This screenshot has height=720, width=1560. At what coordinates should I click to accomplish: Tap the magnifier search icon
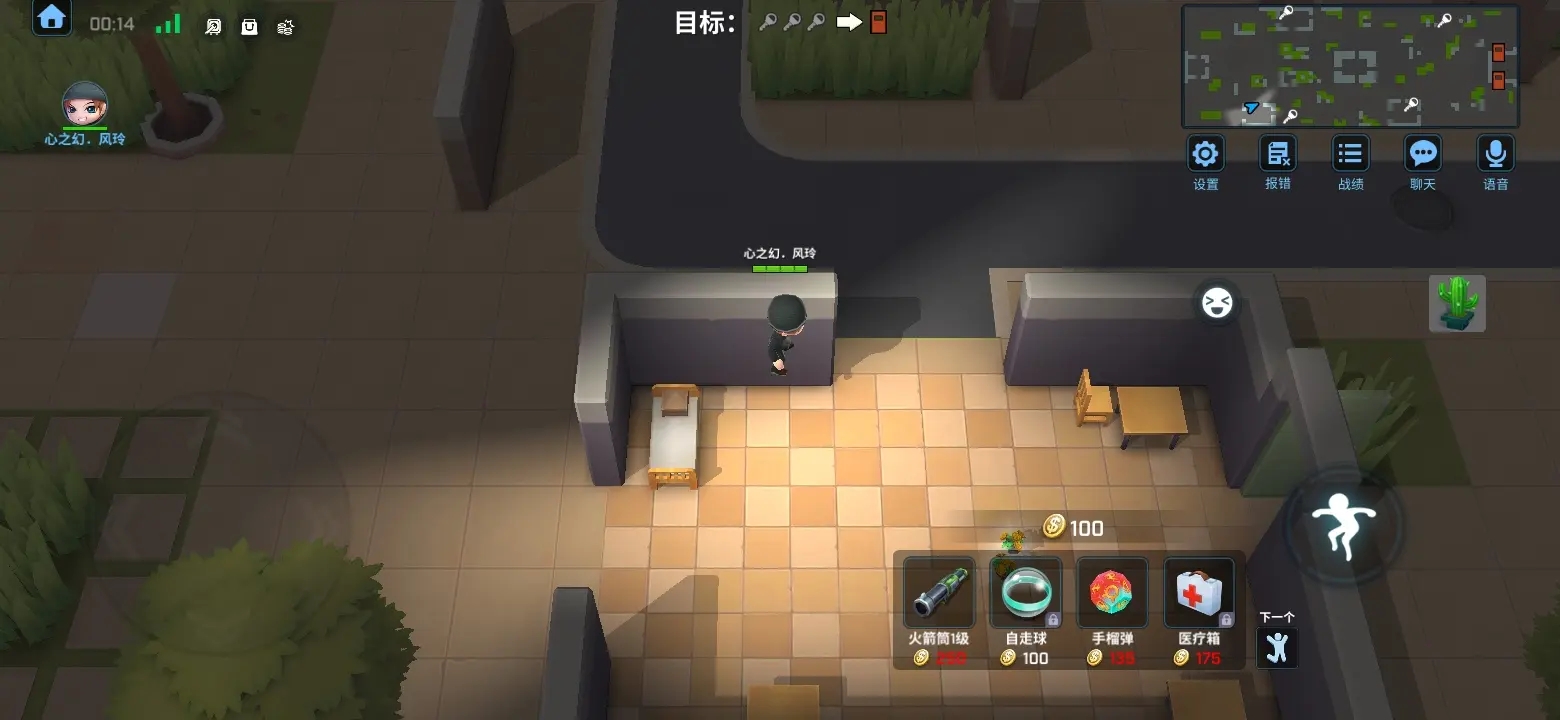click(213, 27)
